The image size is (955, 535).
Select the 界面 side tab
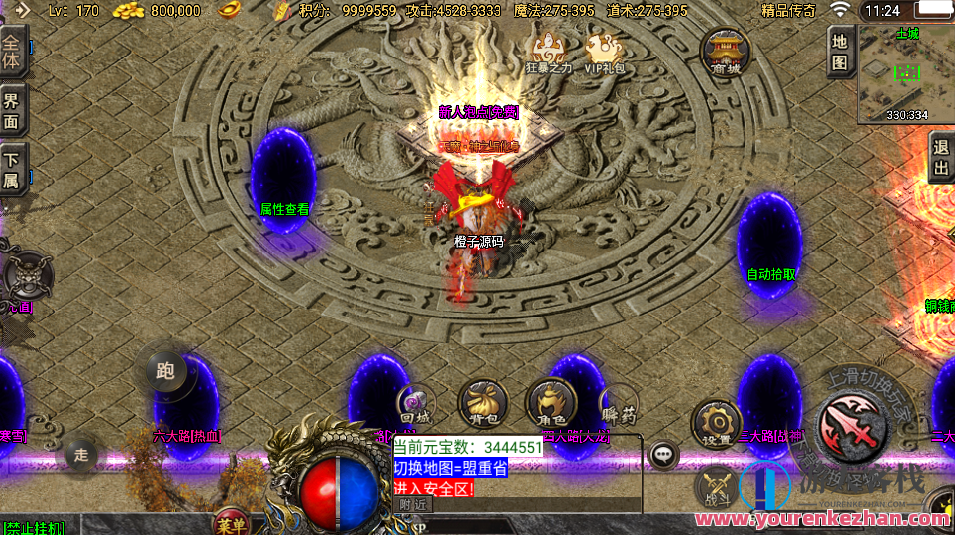pos(12,111)
